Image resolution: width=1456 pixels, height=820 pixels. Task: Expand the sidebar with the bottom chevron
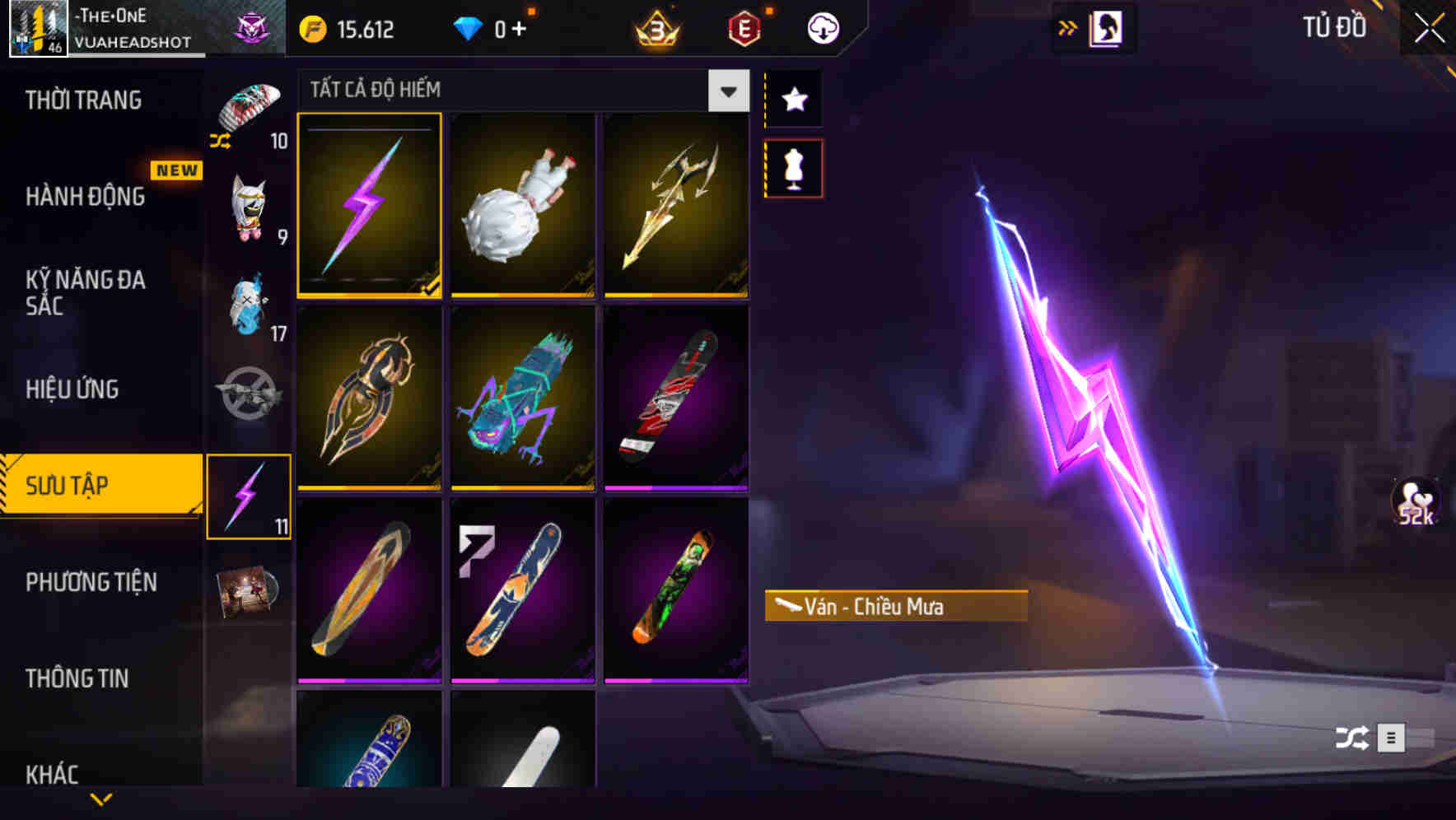coord(101,799)
